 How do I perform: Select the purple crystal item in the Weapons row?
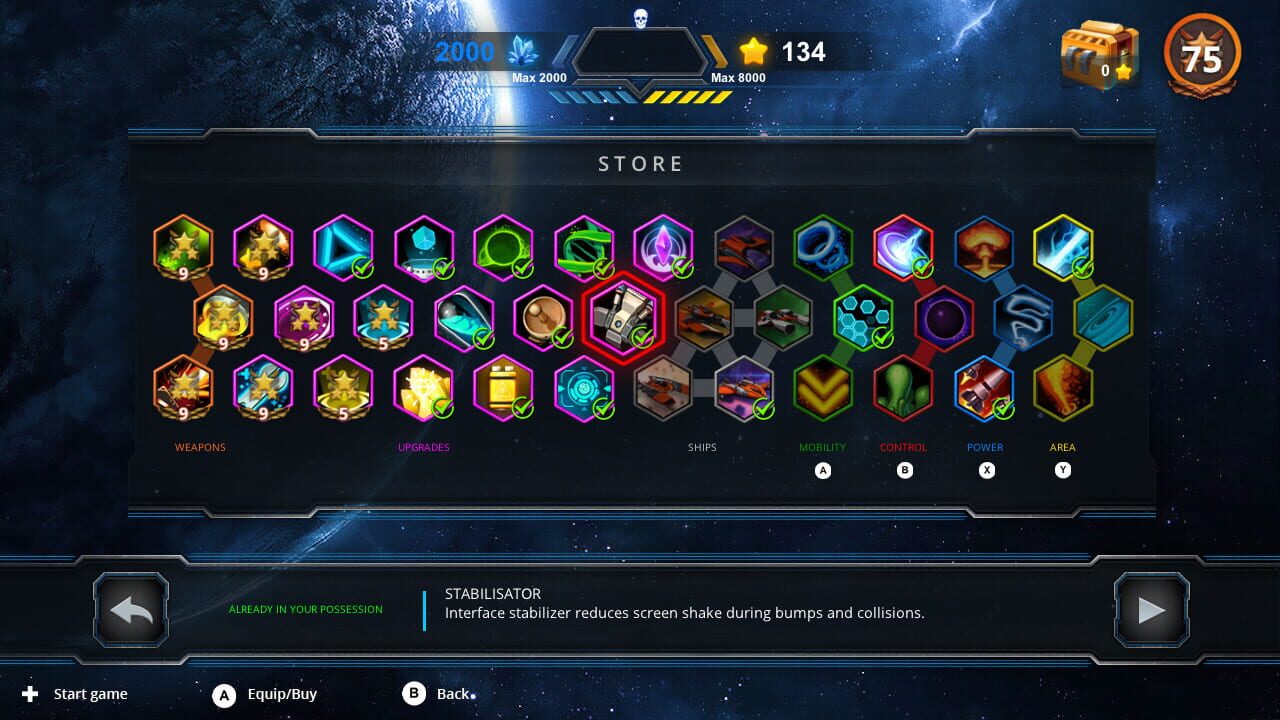pyautogui.click(x=663, y=247)
